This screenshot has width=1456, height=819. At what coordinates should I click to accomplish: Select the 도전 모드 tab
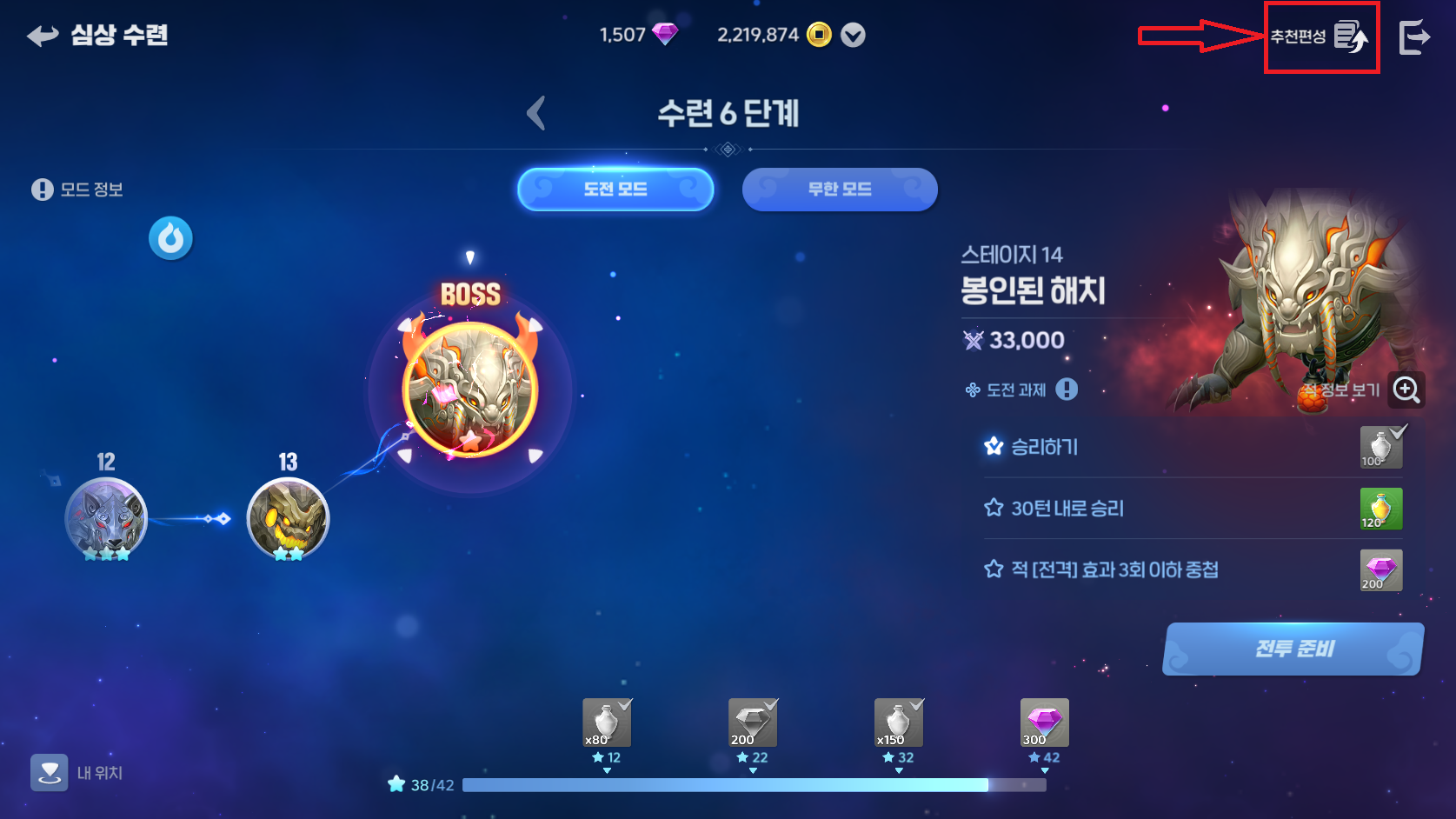click(615, 190)
